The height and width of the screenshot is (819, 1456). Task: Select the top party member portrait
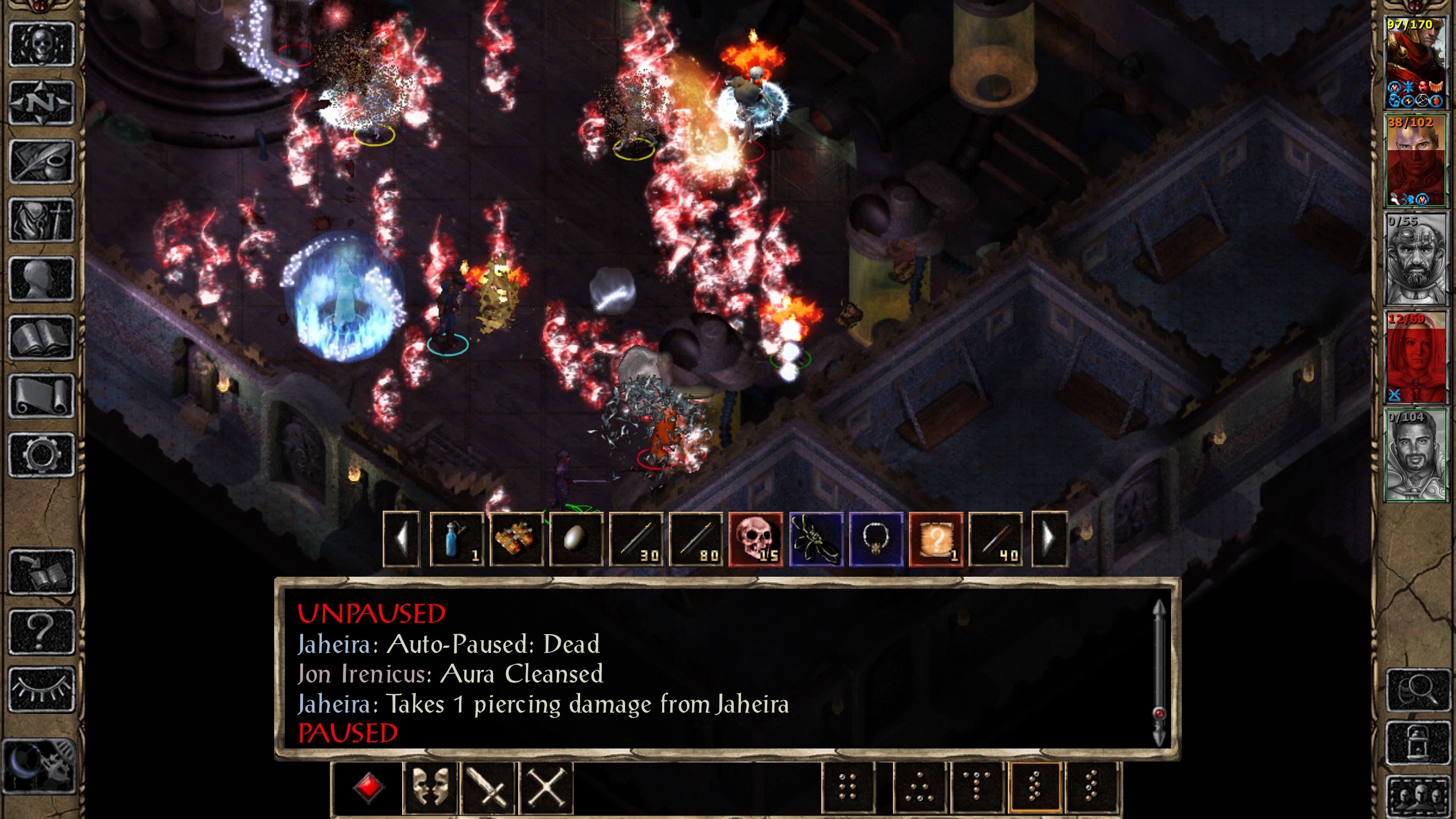tap(1414, 63)
